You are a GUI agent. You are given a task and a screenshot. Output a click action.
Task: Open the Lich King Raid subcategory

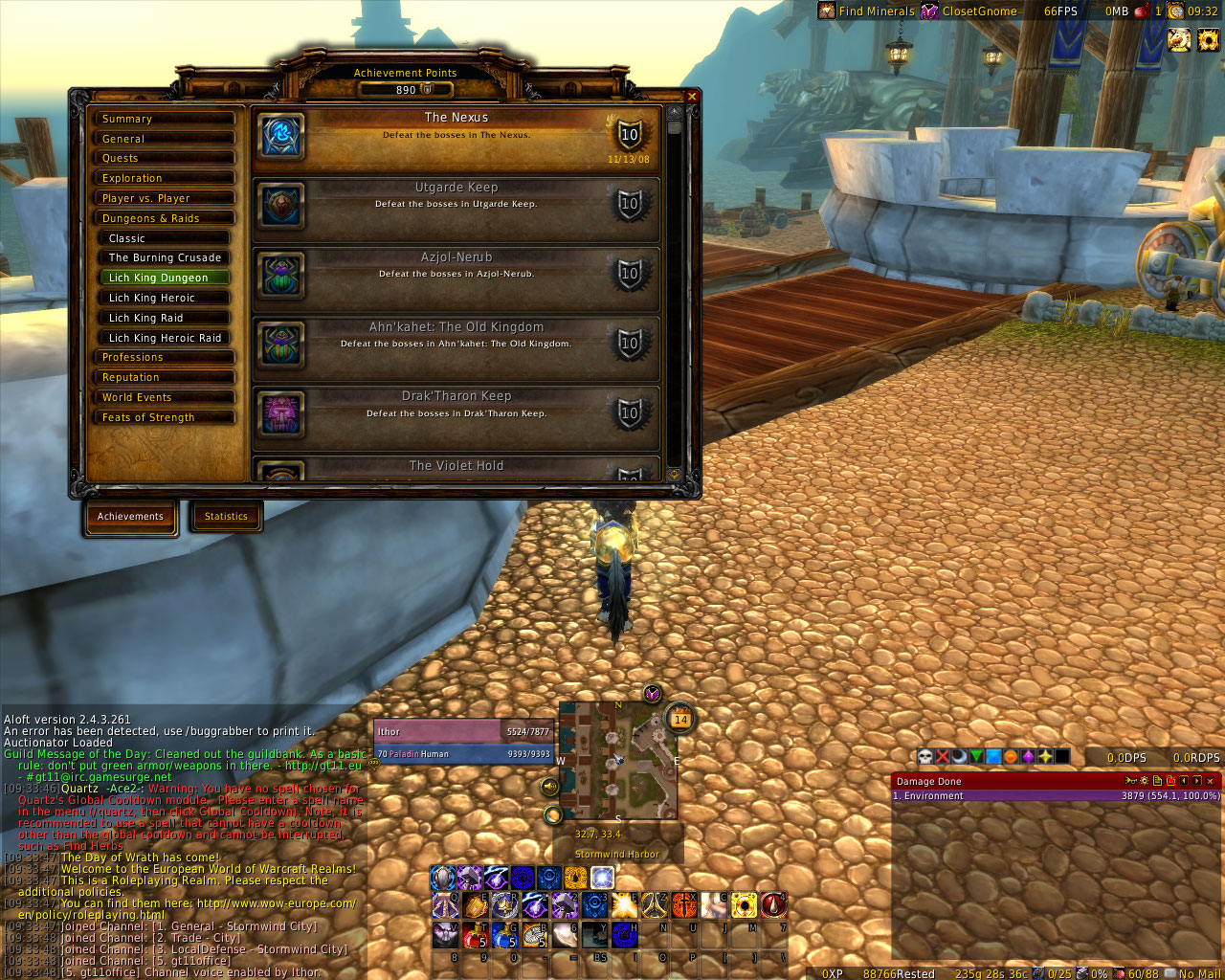coord(166,319)
